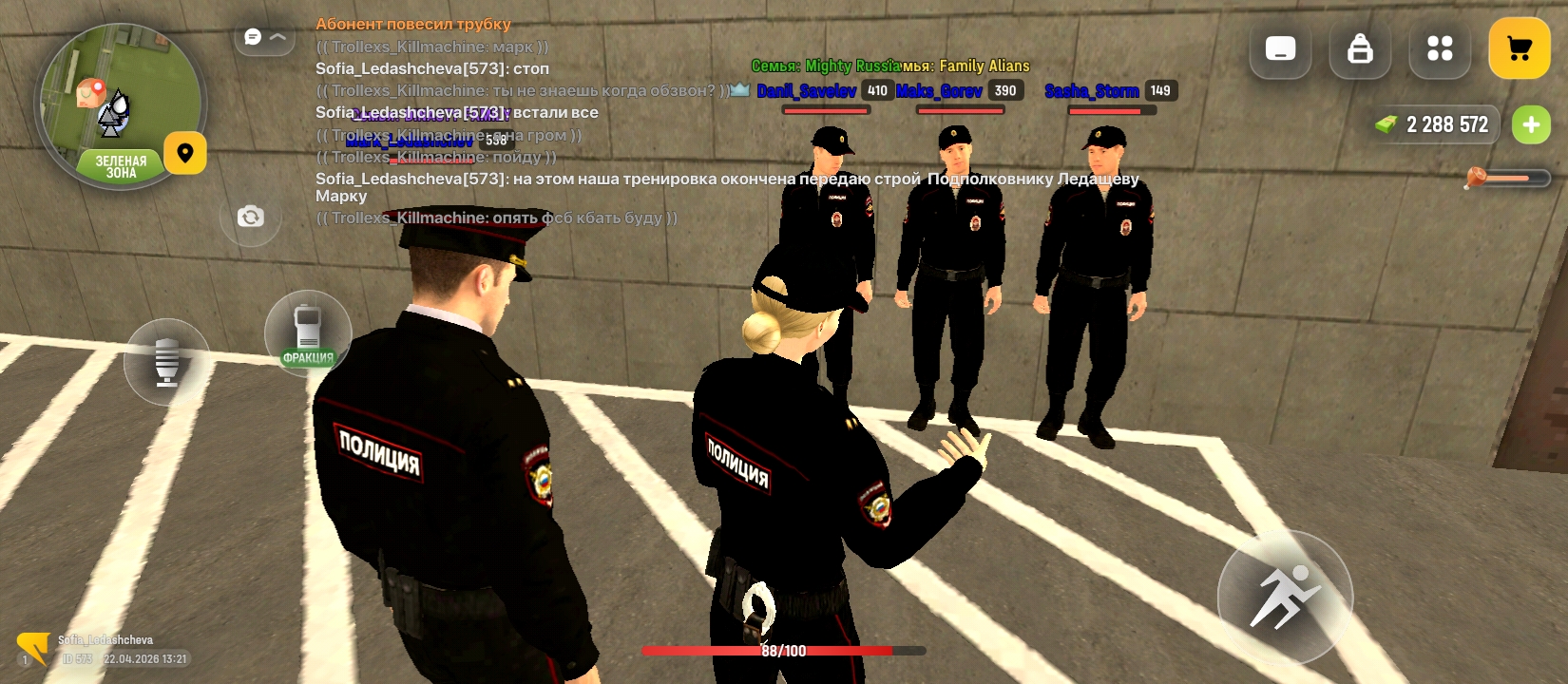
Task: Open the chat input panel icon
Action: pos(1280,48)
